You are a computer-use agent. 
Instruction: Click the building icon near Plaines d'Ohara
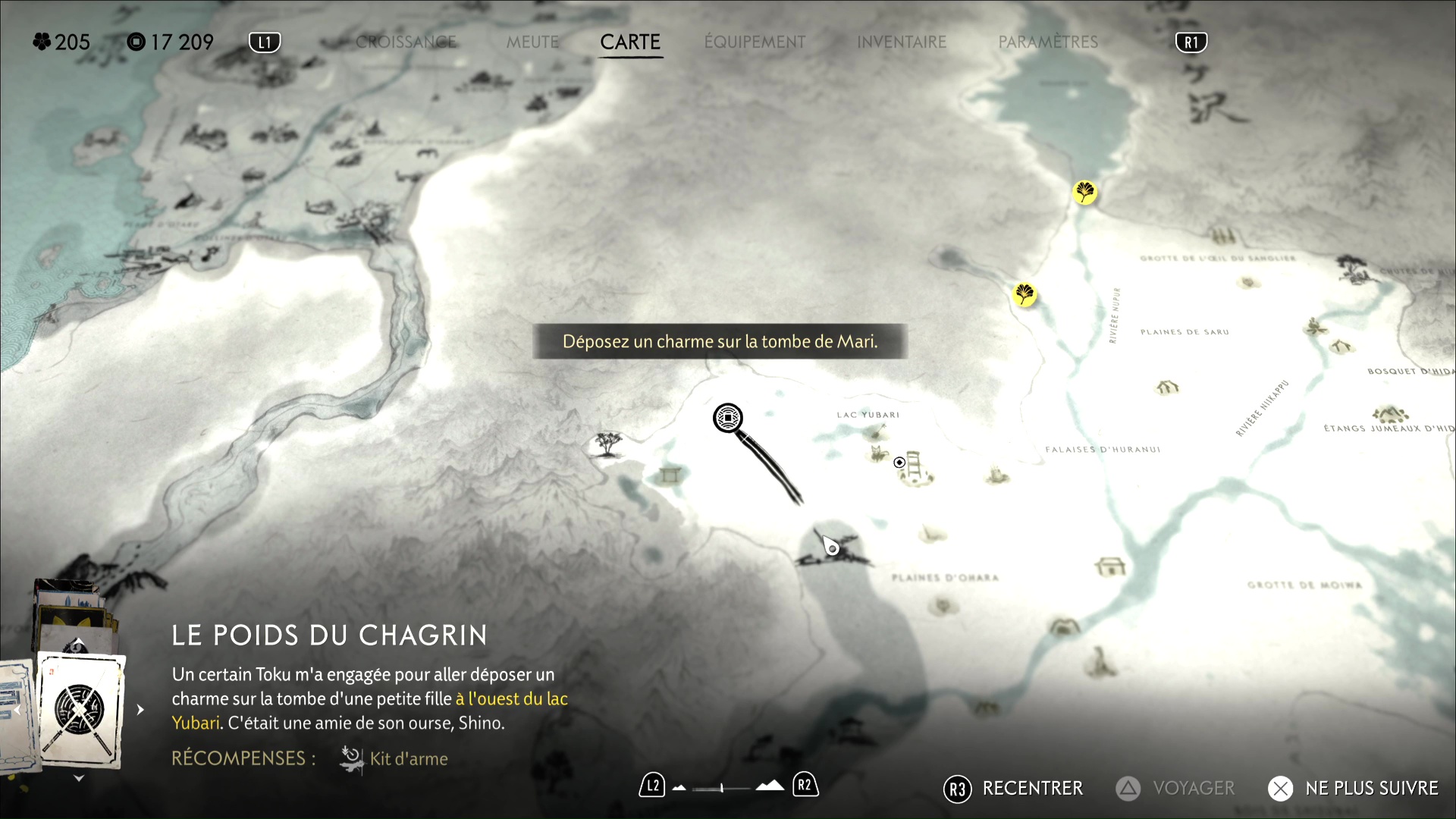[1110, 566]
